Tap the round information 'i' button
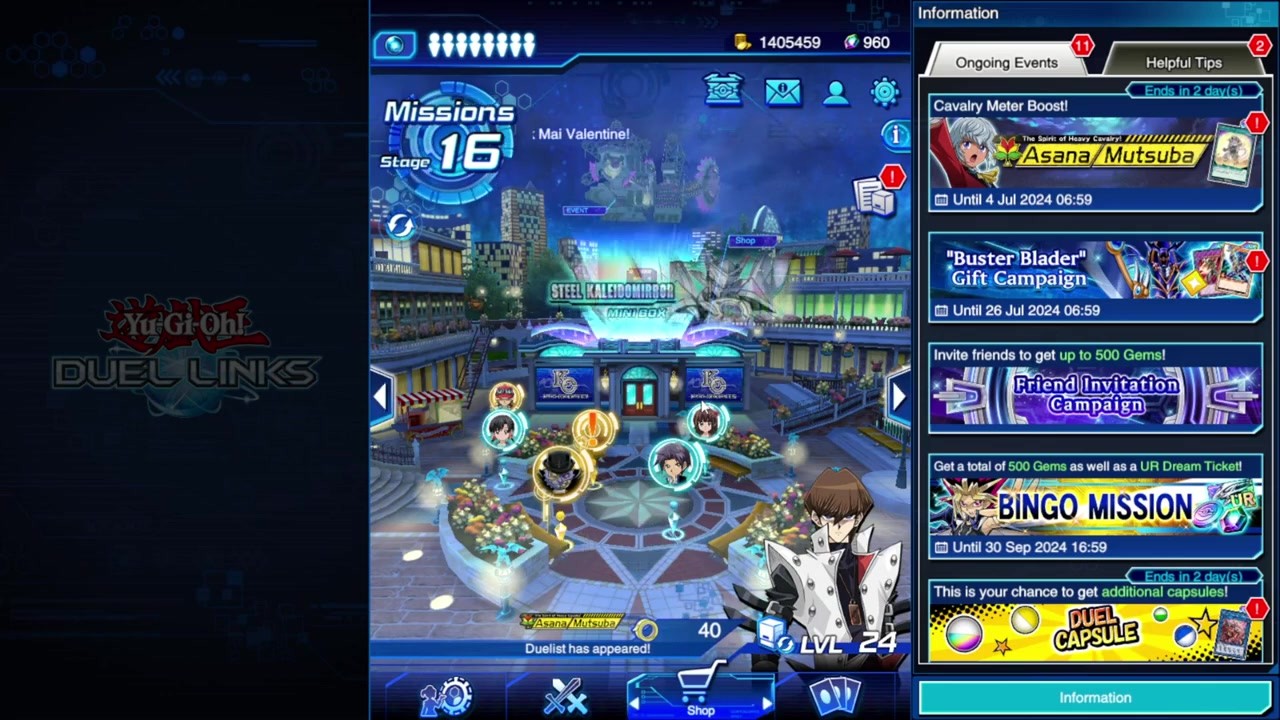Image resolution: width=1280 pixels, height=720 pixels. (x=894, y=134)
